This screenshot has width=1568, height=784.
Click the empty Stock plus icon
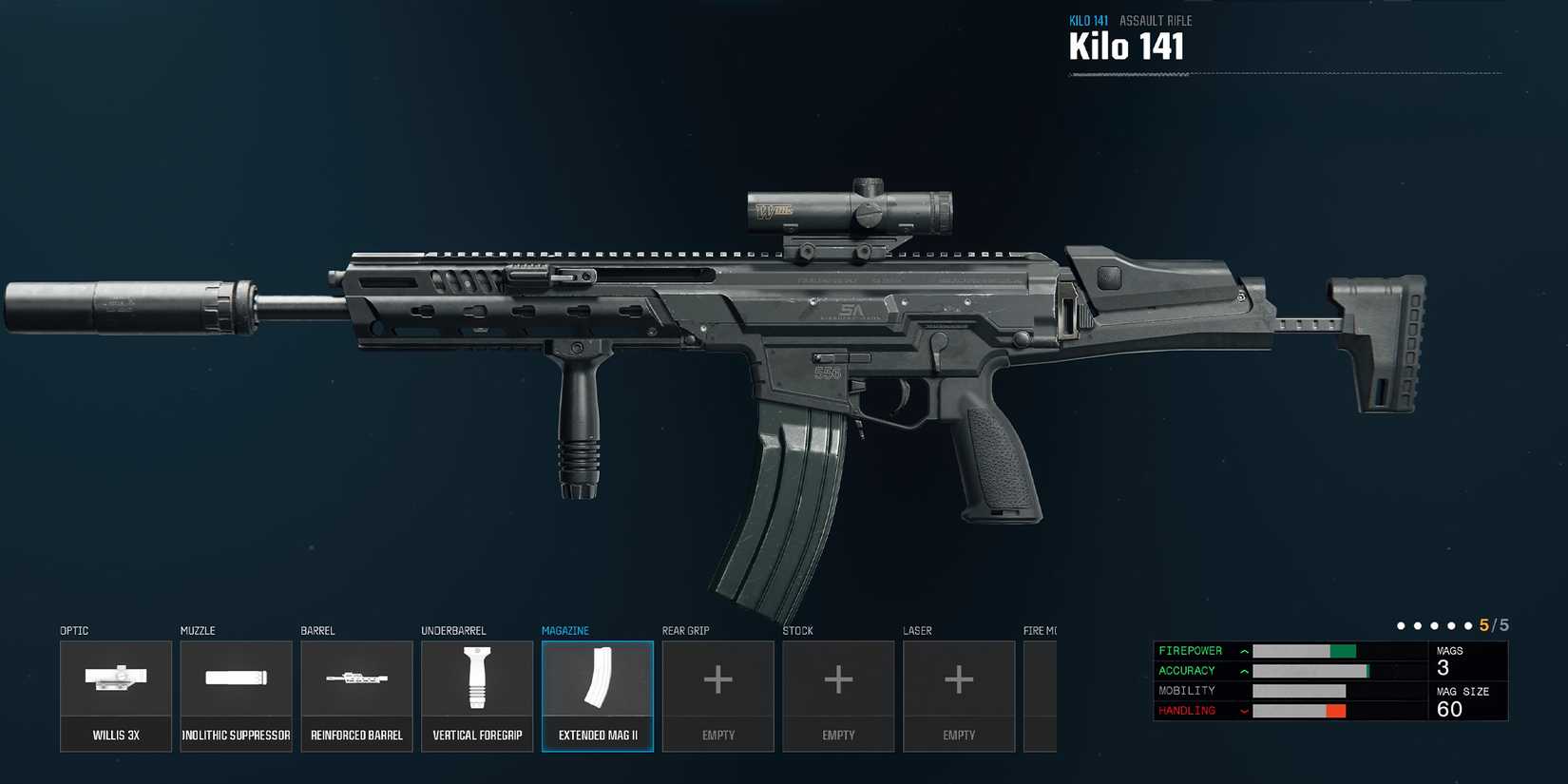pos(838,679)
